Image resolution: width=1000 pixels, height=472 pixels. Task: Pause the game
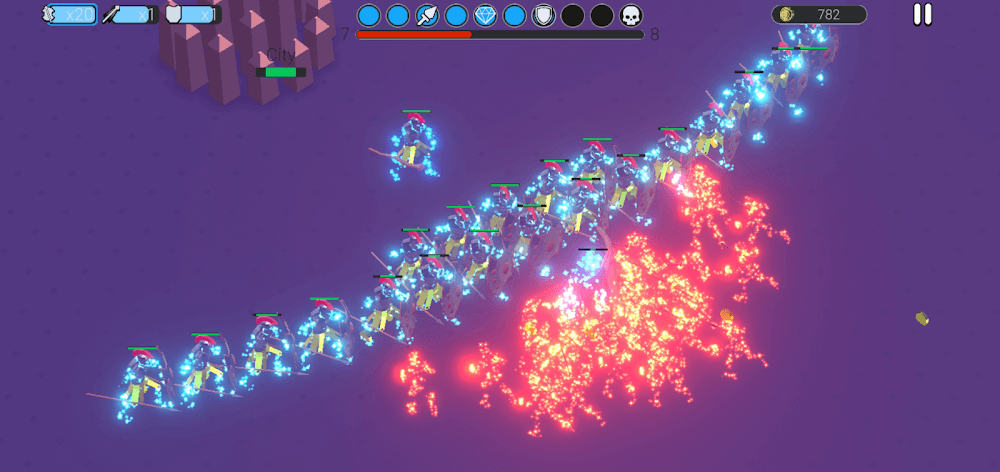click(x=922, y=15)
